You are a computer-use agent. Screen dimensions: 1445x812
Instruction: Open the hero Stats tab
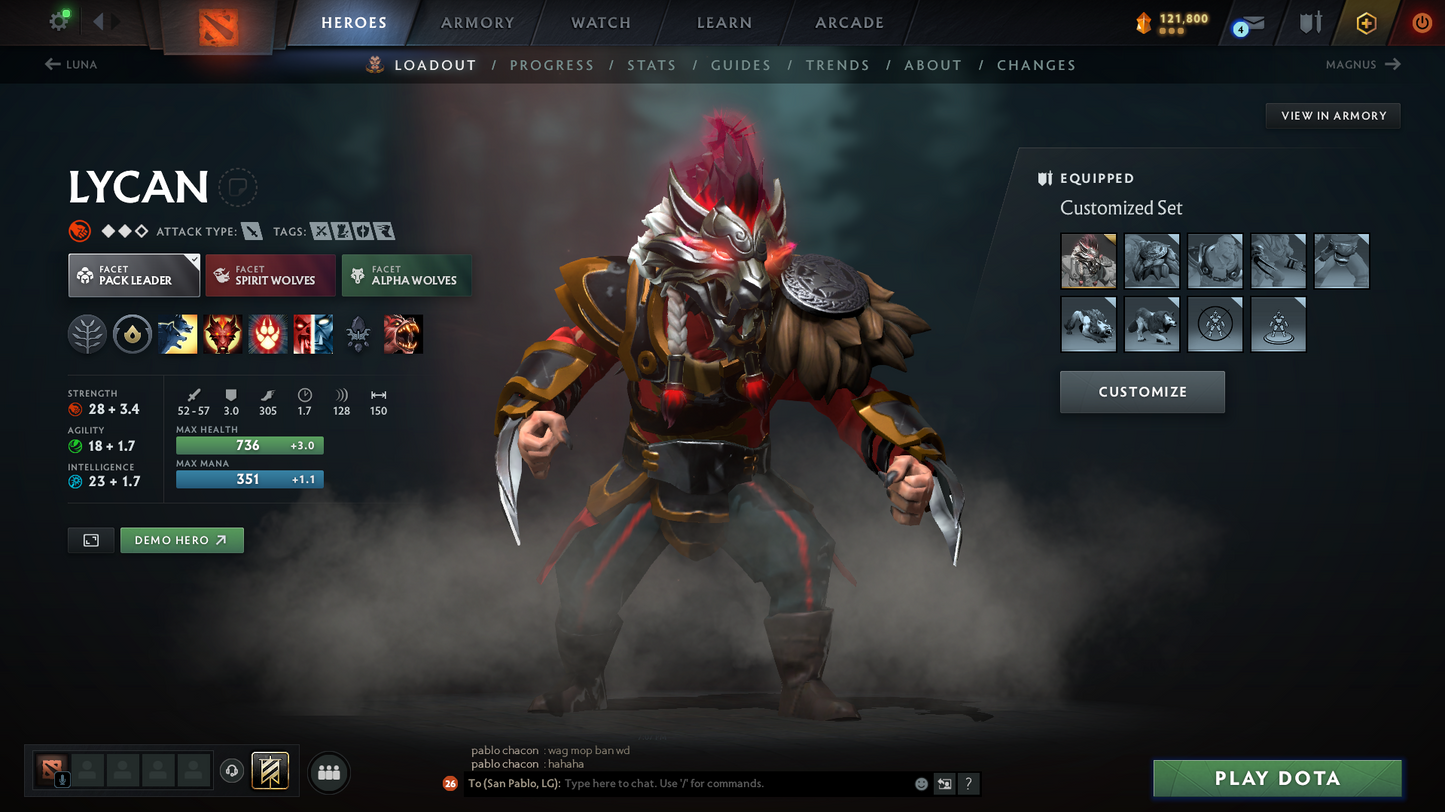point(651,65)
